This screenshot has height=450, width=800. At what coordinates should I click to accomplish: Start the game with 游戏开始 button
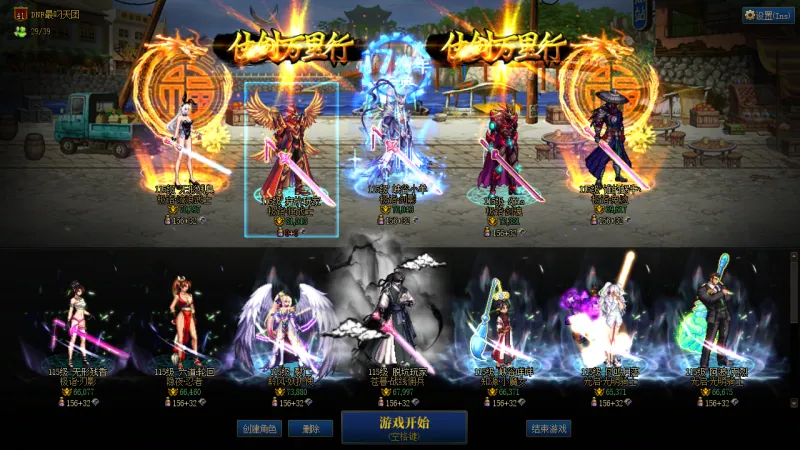point(404,426)
